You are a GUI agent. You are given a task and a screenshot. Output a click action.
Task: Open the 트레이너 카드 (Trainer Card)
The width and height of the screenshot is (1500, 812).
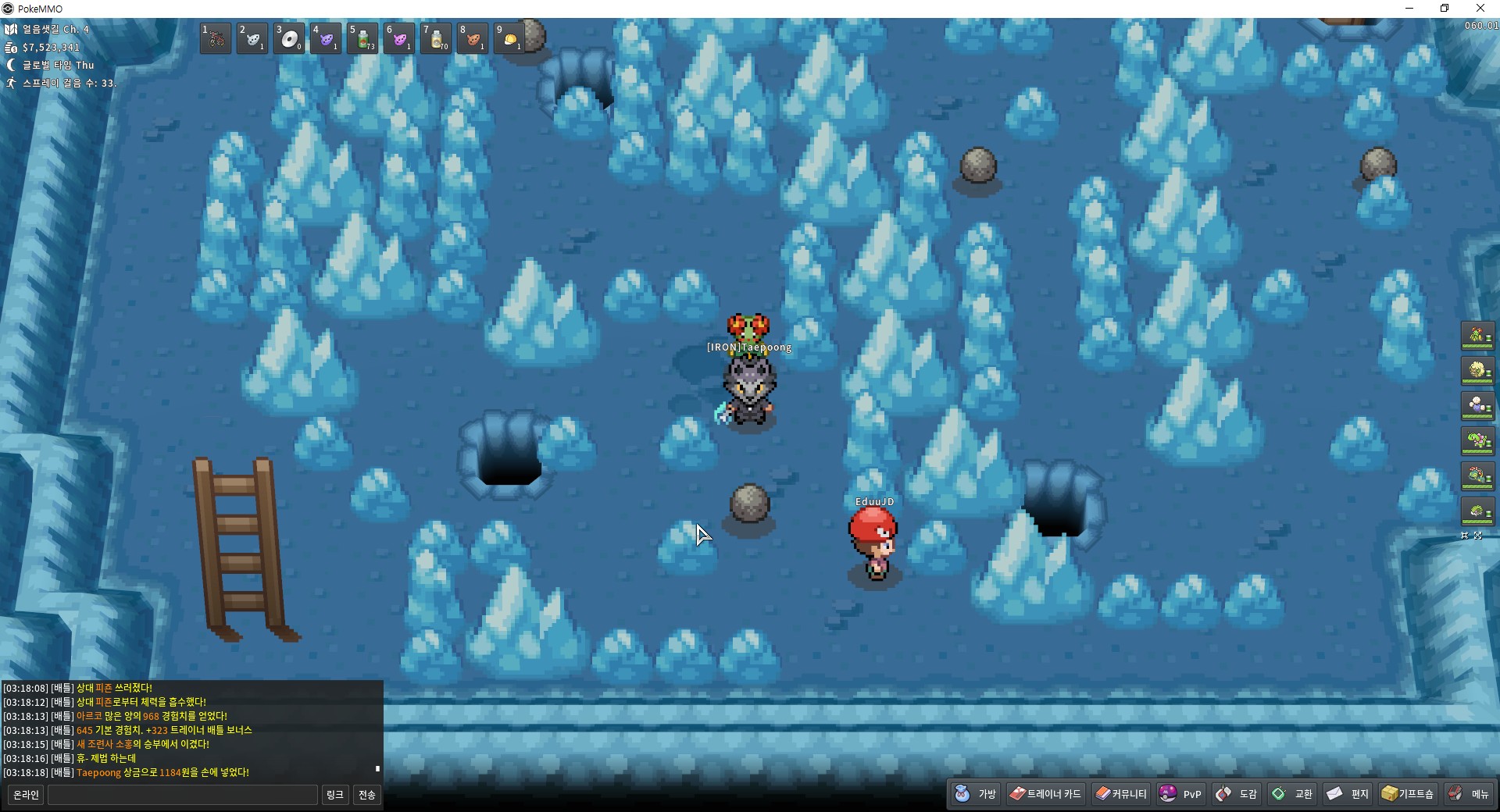[1045, 794]
